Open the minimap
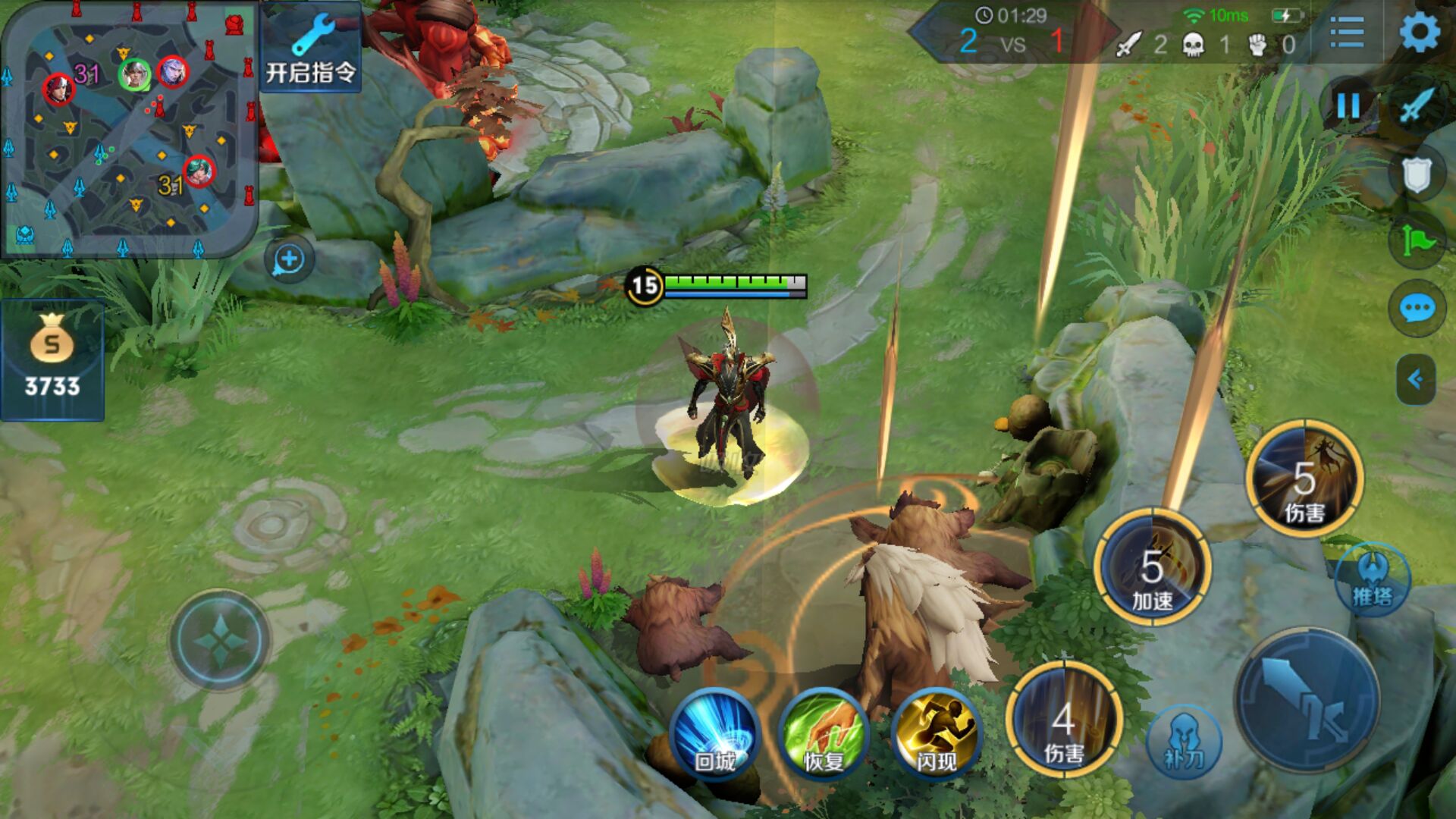Screen dimensions: 1456x819 pos(129,129)
